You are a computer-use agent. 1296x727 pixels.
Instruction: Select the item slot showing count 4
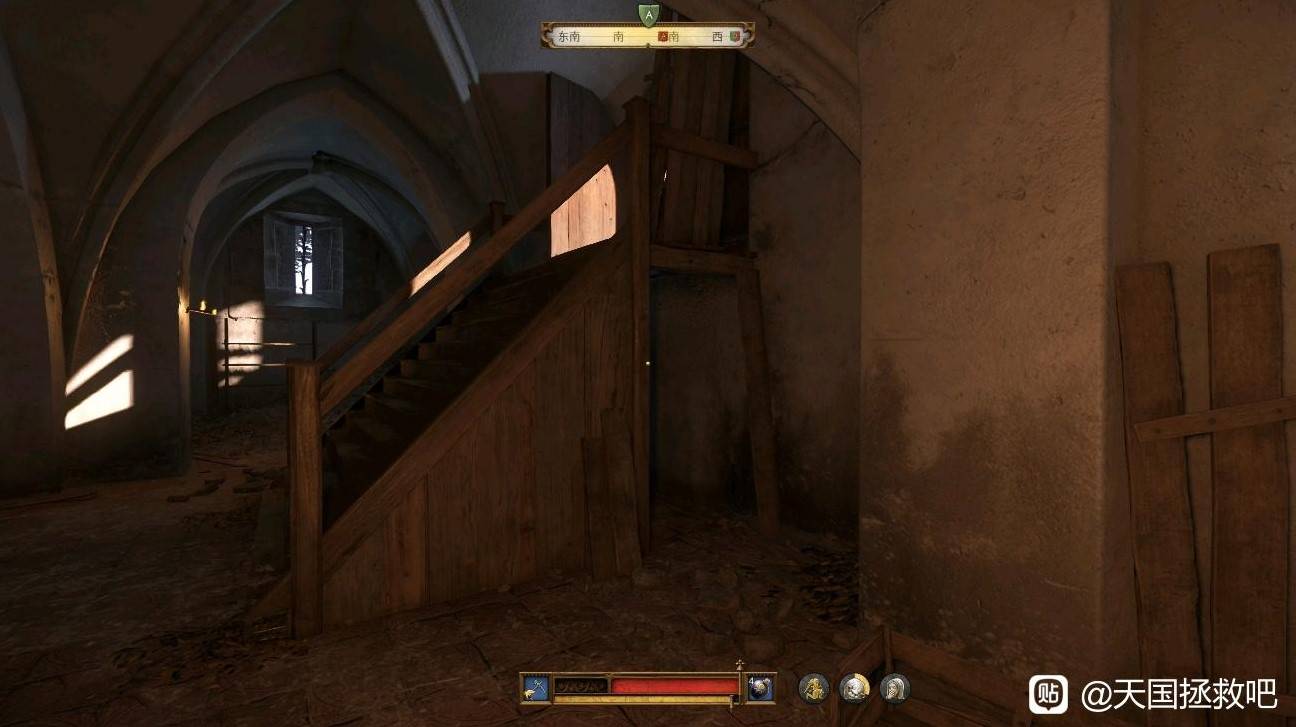(x=761, y=687)
